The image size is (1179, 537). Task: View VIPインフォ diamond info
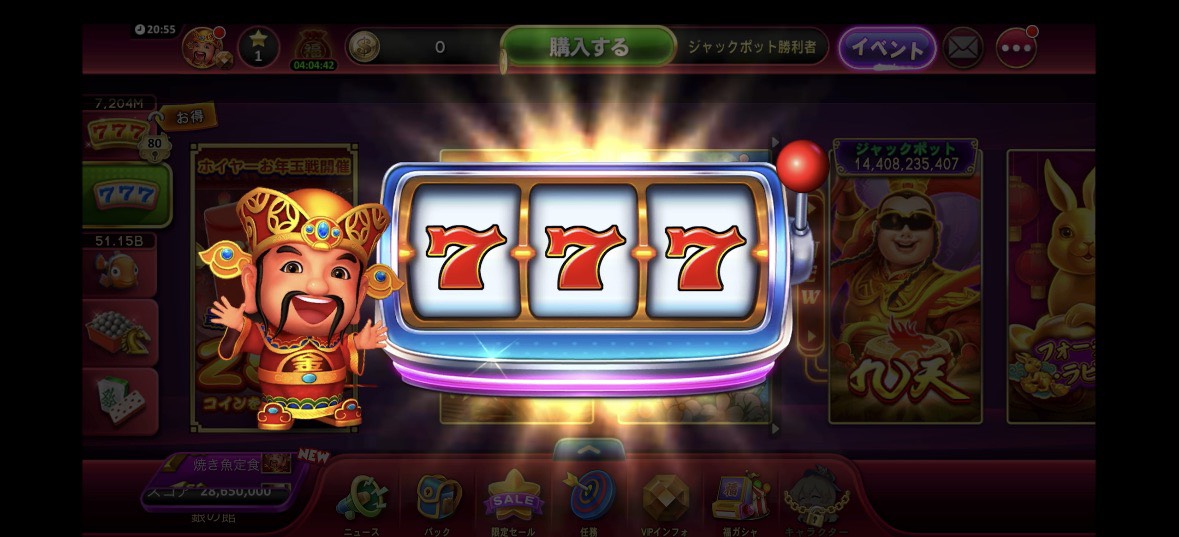(665, 499)
